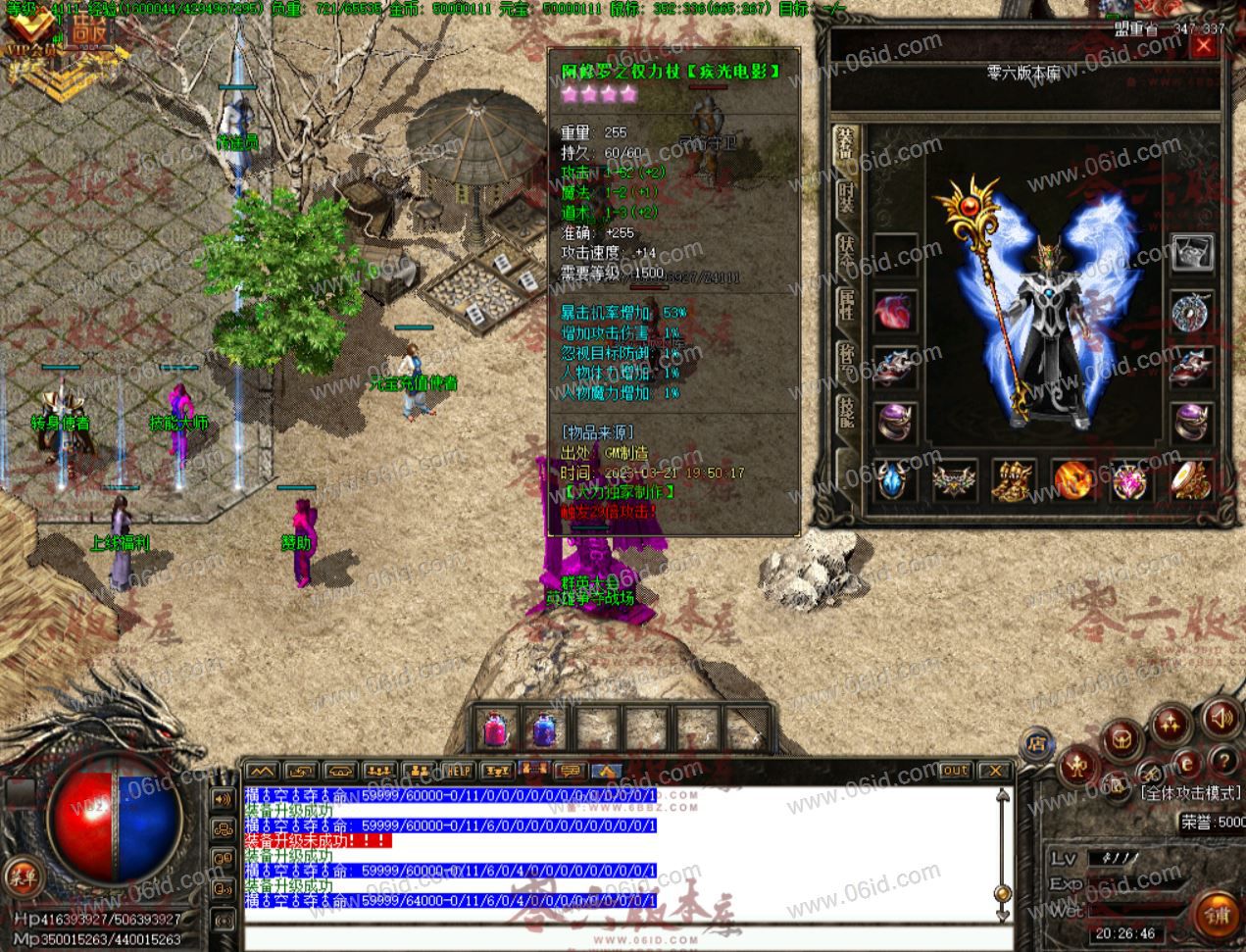Click the chat text input field

pyautogui.click(x=618, y=937)
